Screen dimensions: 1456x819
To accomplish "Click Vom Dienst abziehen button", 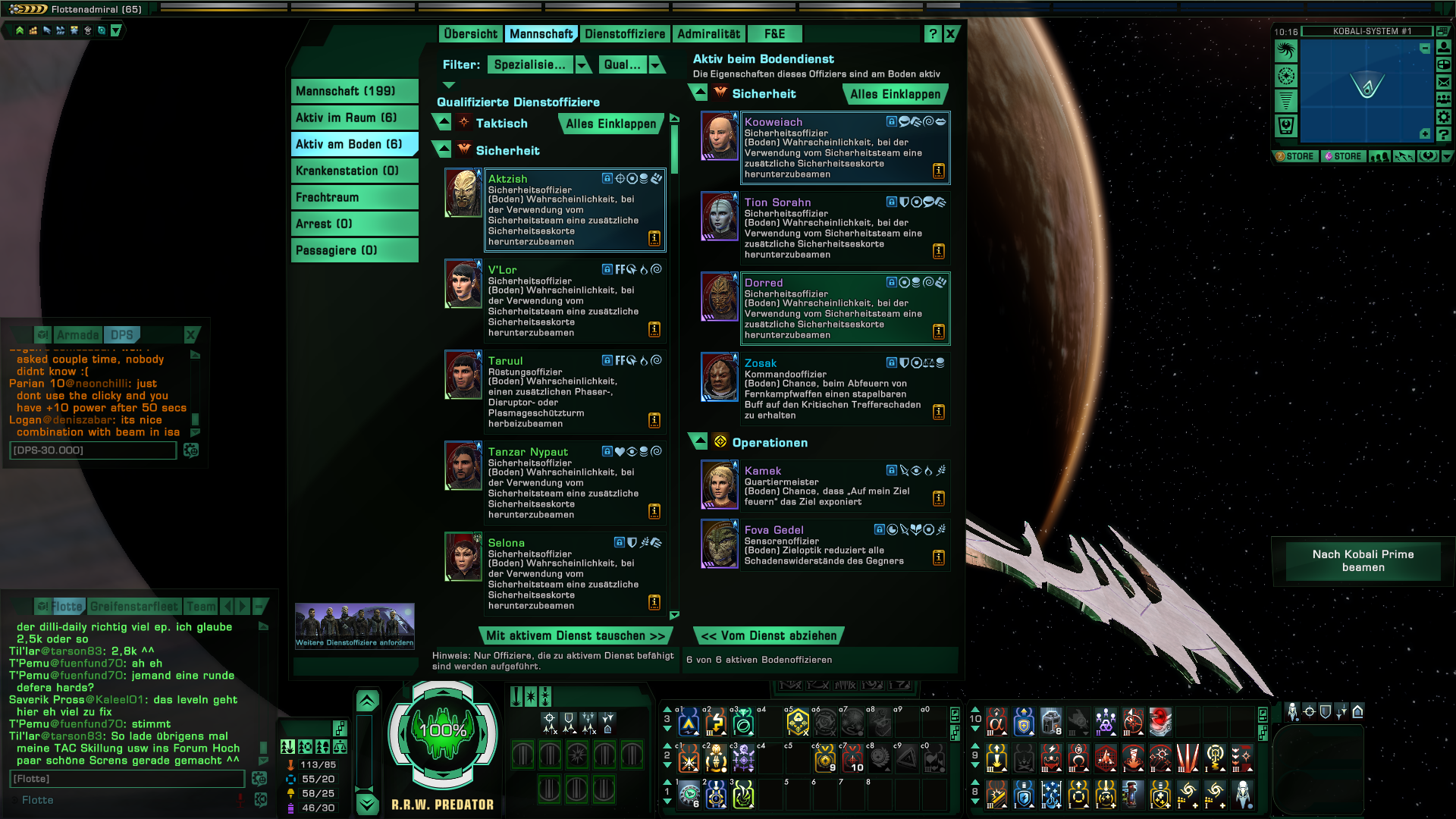I will point(768,636).
